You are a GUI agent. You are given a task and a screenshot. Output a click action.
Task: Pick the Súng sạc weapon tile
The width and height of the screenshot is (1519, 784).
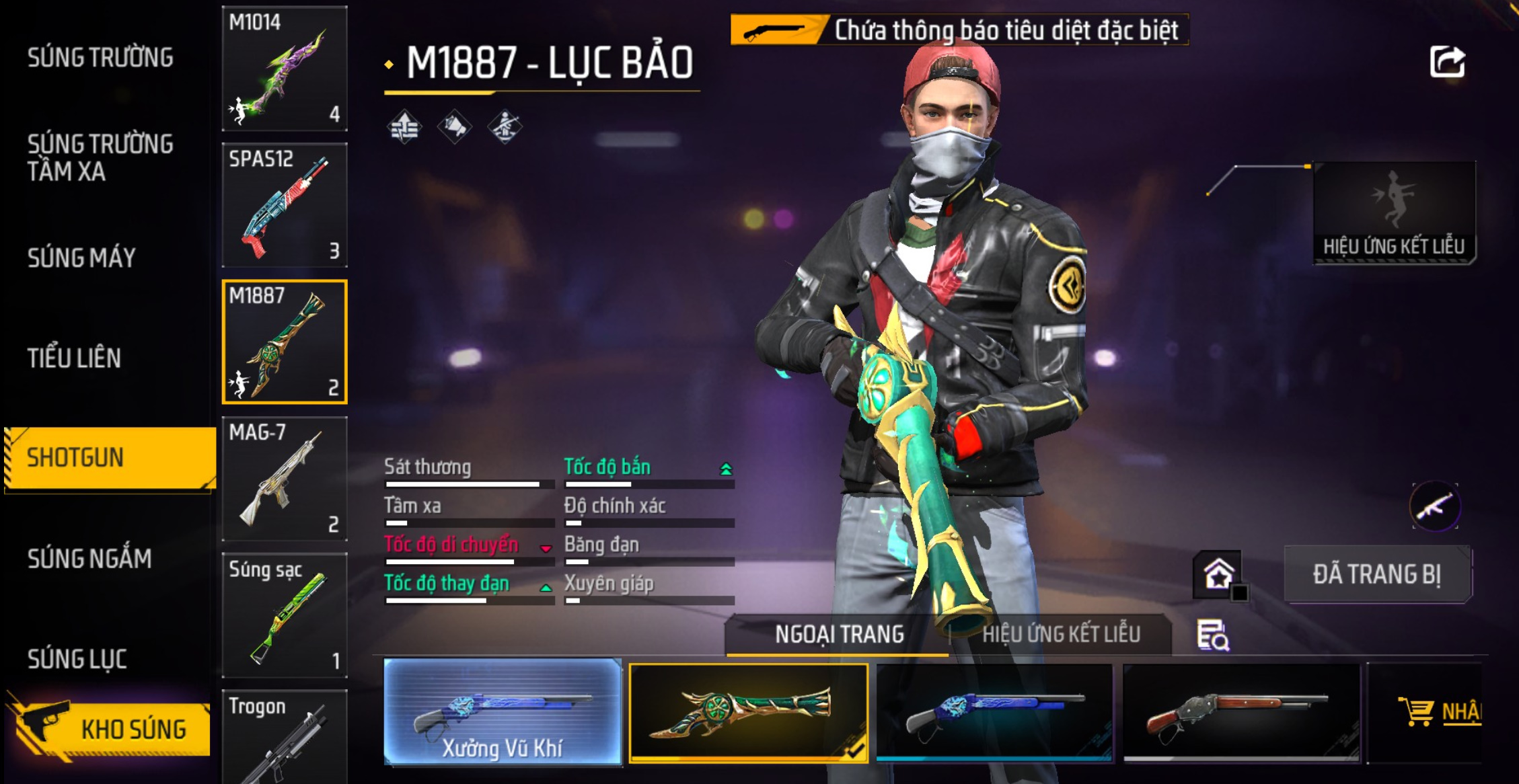click(x=285, y=615)
